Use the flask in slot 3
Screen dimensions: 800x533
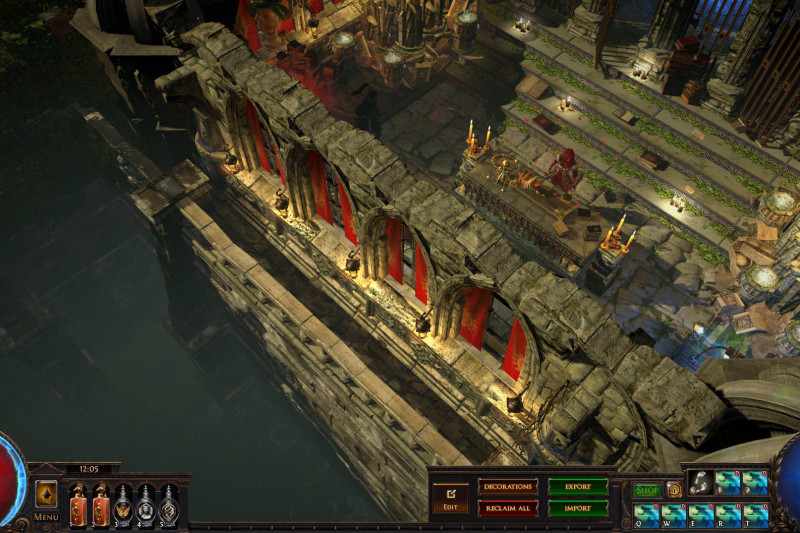click(x=123, y=505)
